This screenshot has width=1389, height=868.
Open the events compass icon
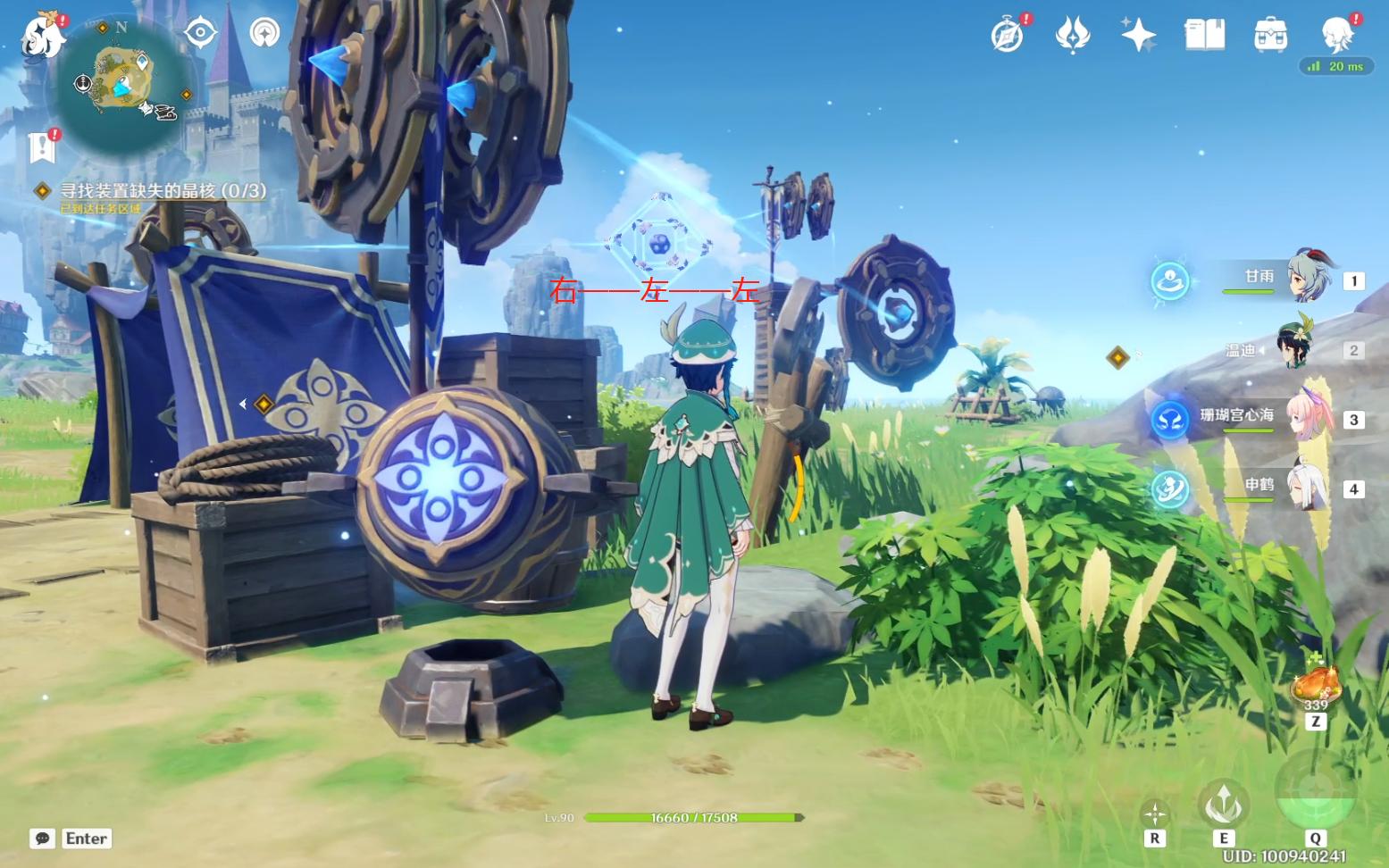1007,36
